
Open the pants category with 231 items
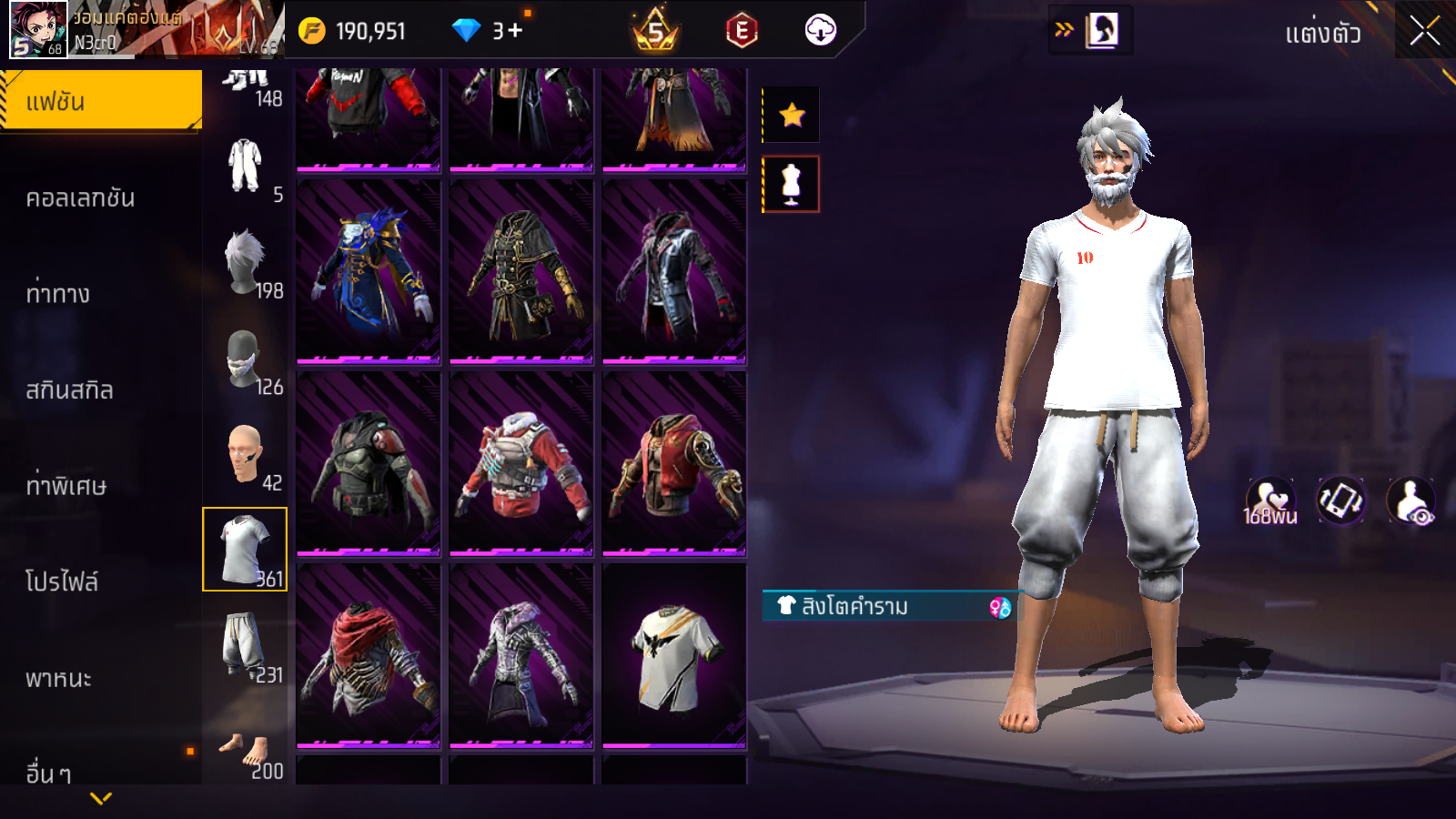244,645
